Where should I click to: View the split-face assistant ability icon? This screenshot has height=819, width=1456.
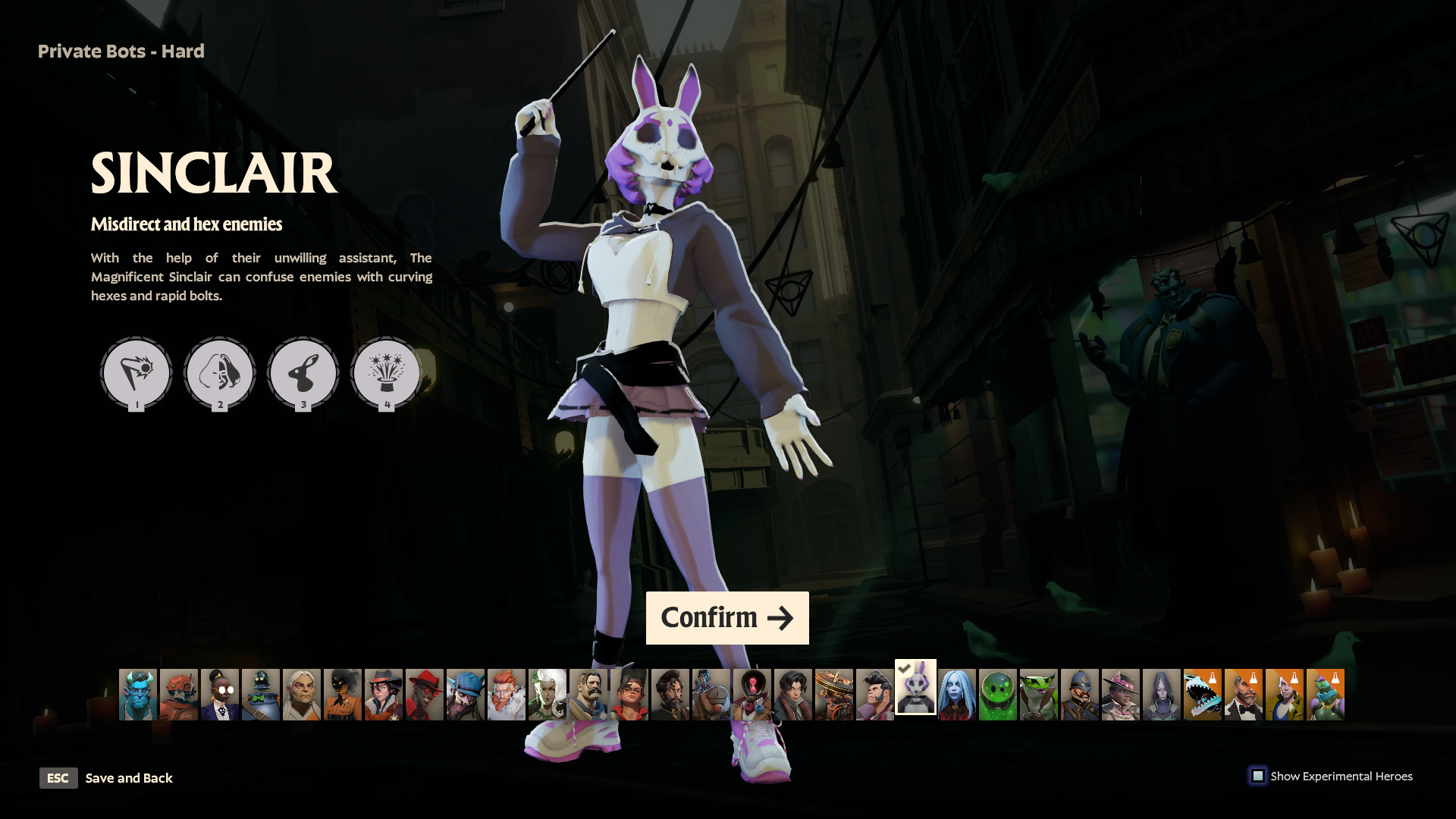220,372
